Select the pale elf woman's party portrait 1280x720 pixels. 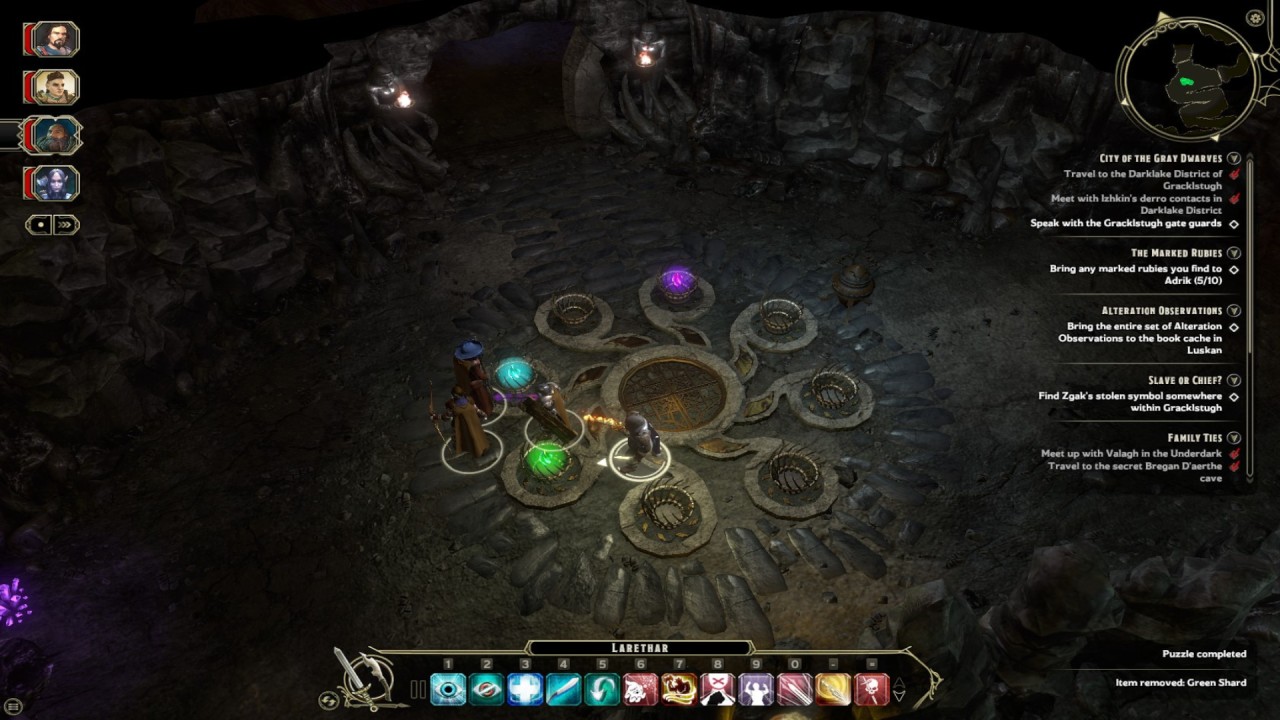(54, 183)
